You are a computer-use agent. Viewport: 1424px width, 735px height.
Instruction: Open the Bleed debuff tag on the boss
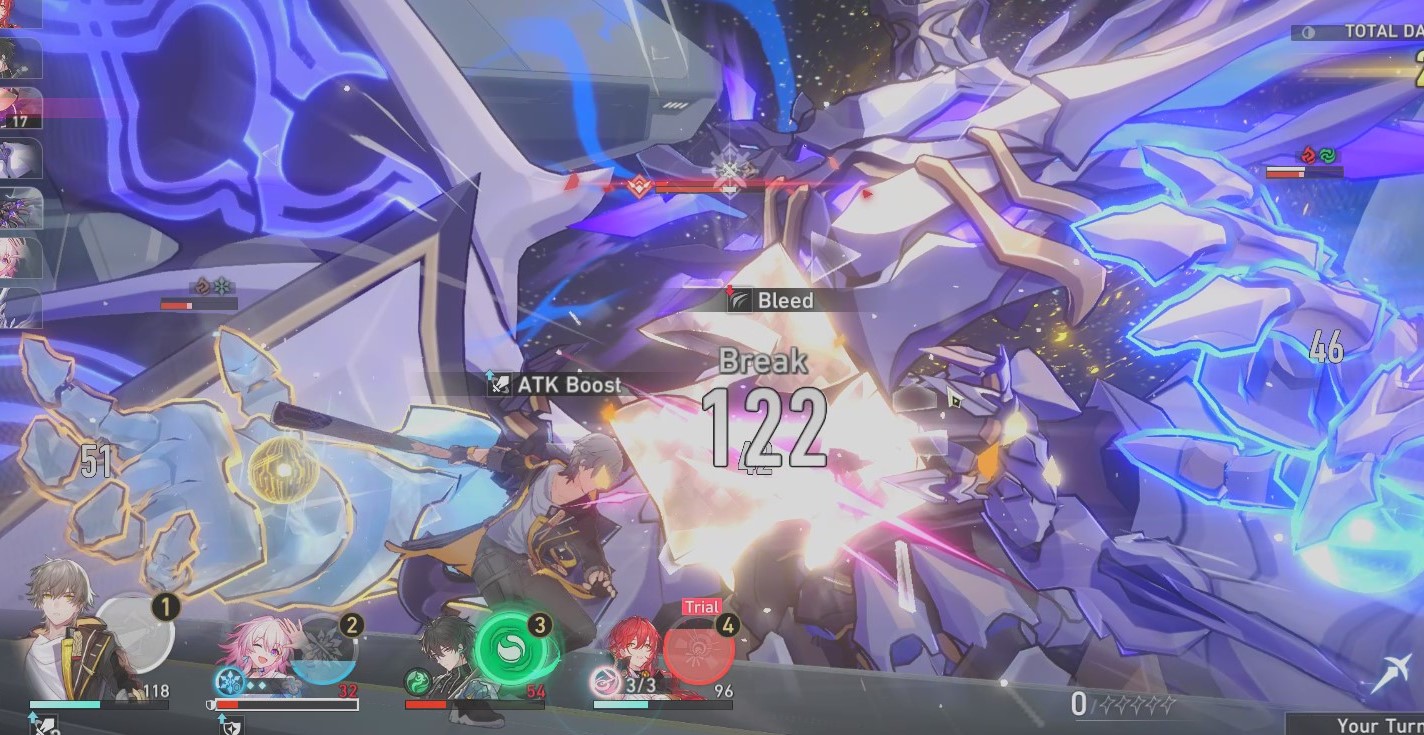tap(773, 300)
